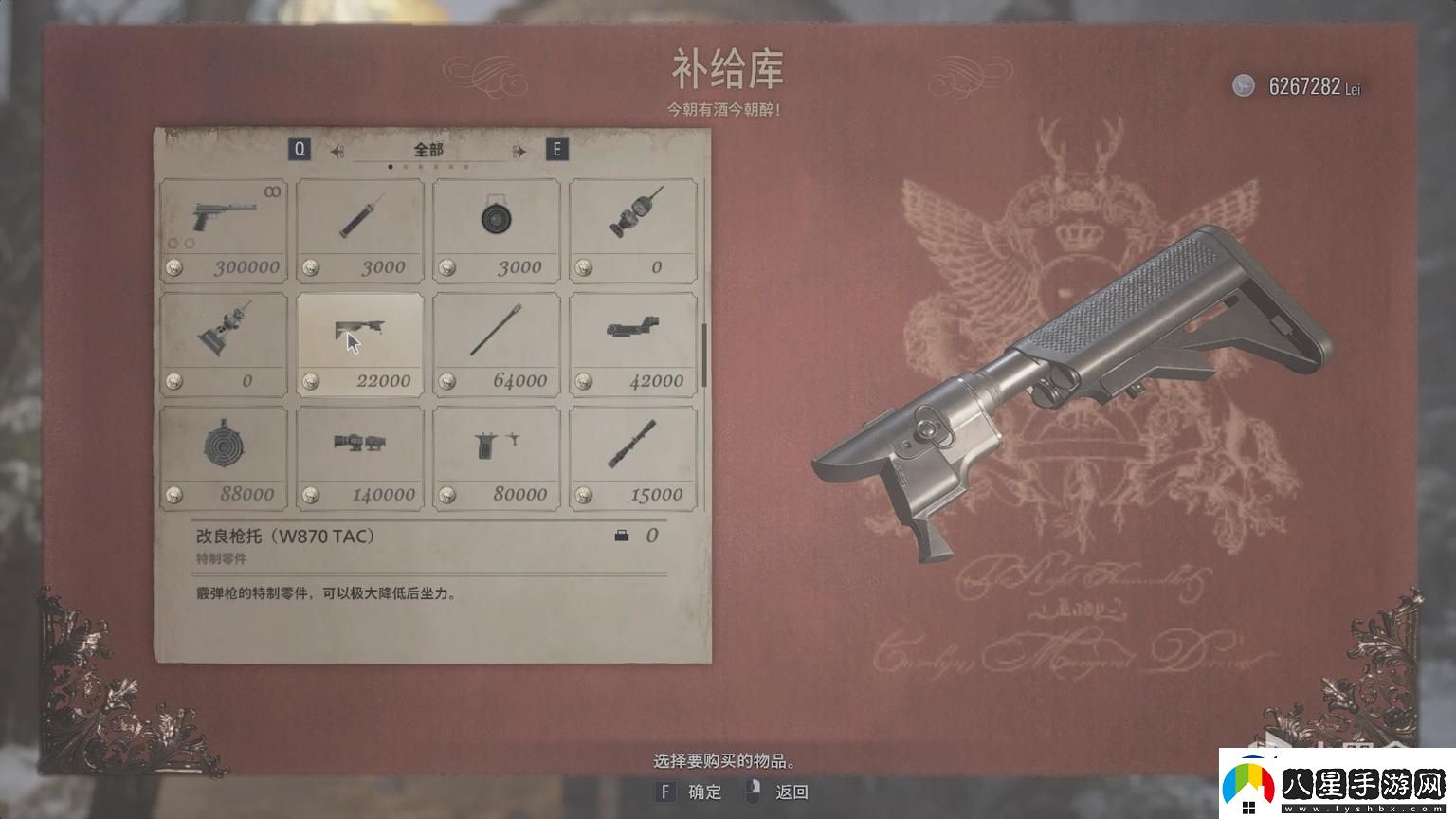
Task: Click the Lei currency coin icon
Action: pos(1243,86)
